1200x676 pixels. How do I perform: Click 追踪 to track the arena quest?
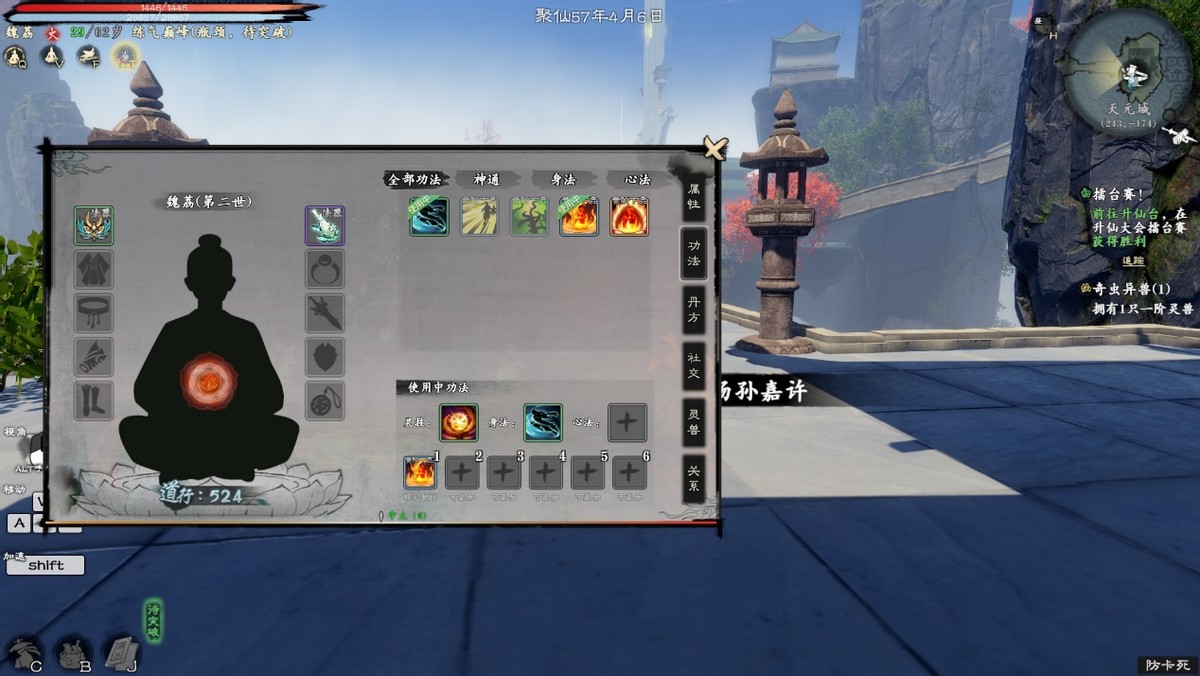pyautogui.click(x=1132, y=261)
